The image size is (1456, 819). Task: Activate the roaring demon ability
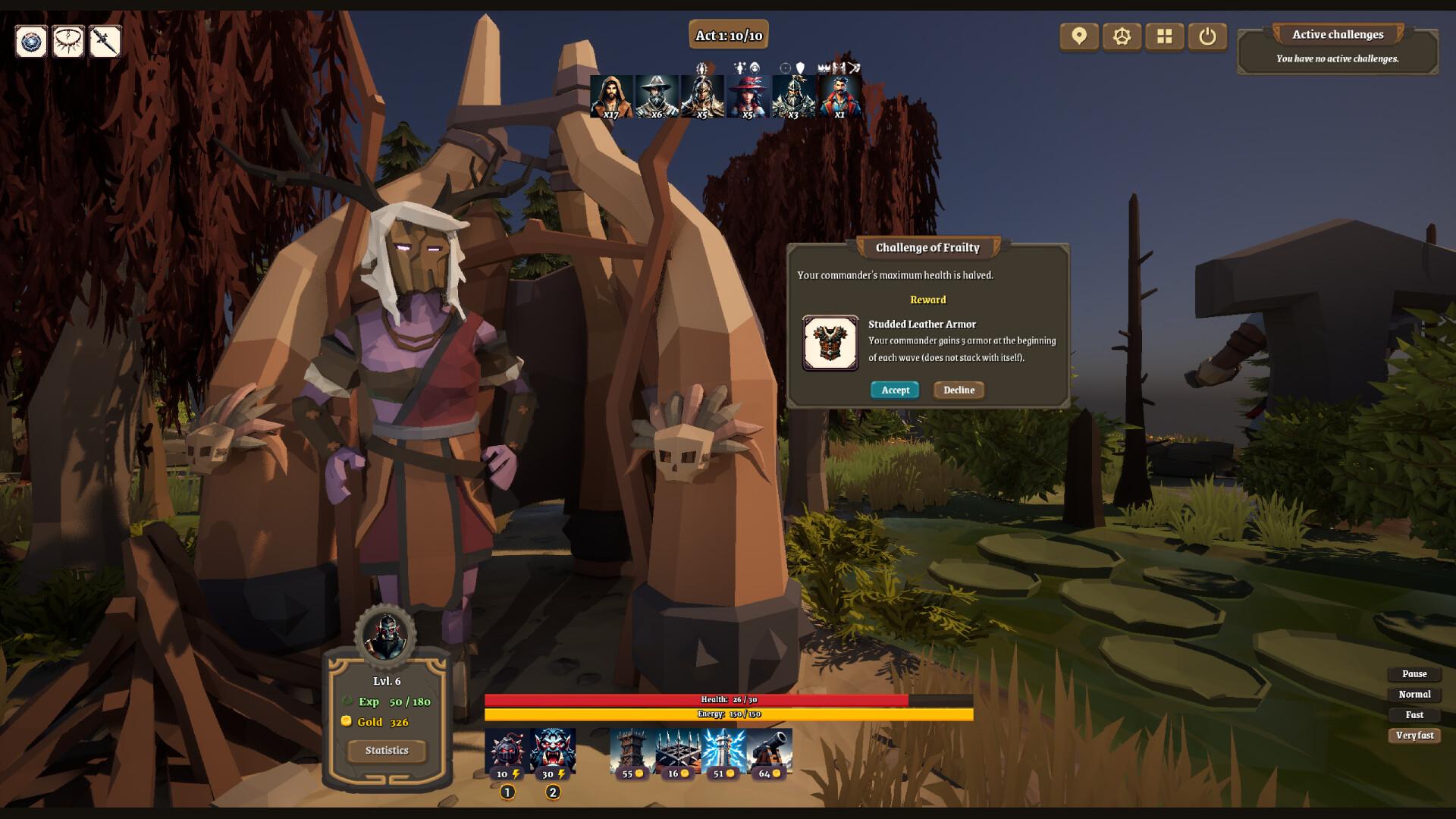553,751
